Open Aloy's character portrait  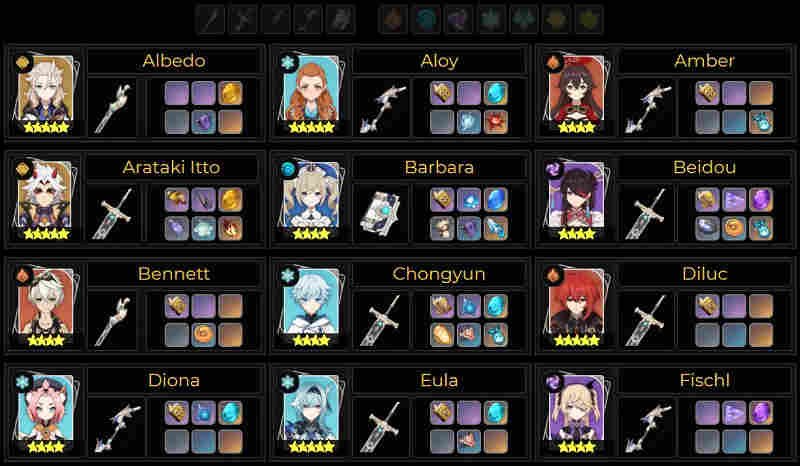pyautogui.click(x=310, y=94)
